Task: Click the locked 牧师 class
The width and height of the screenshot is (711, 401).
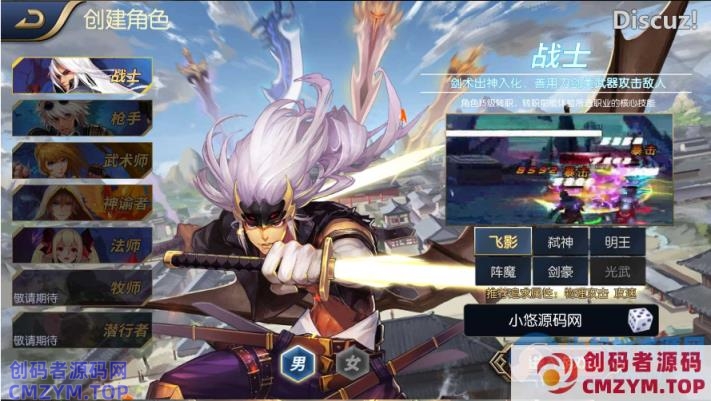Action: click(x=82, y=288)
